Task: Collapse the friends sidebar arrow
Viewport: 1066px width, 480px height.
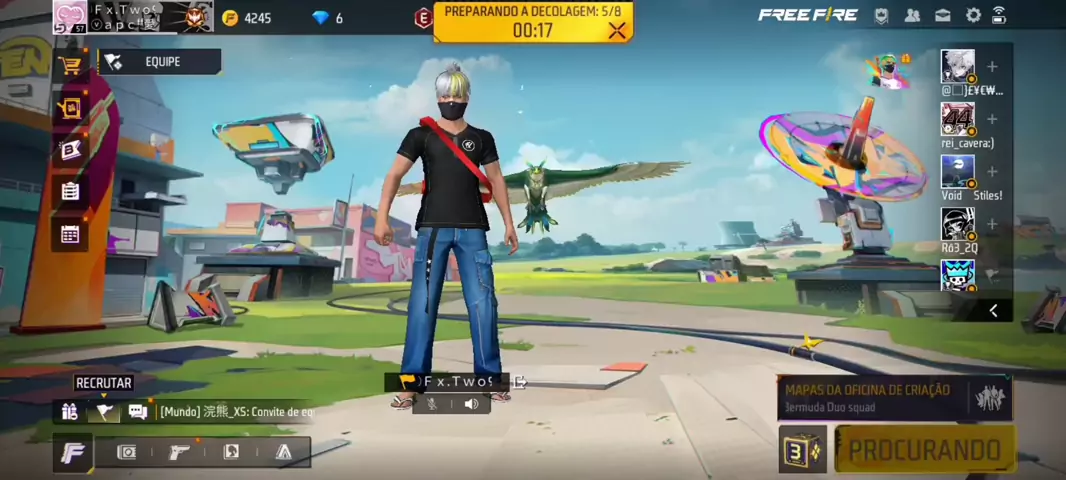Action: [x=993, y=310]
